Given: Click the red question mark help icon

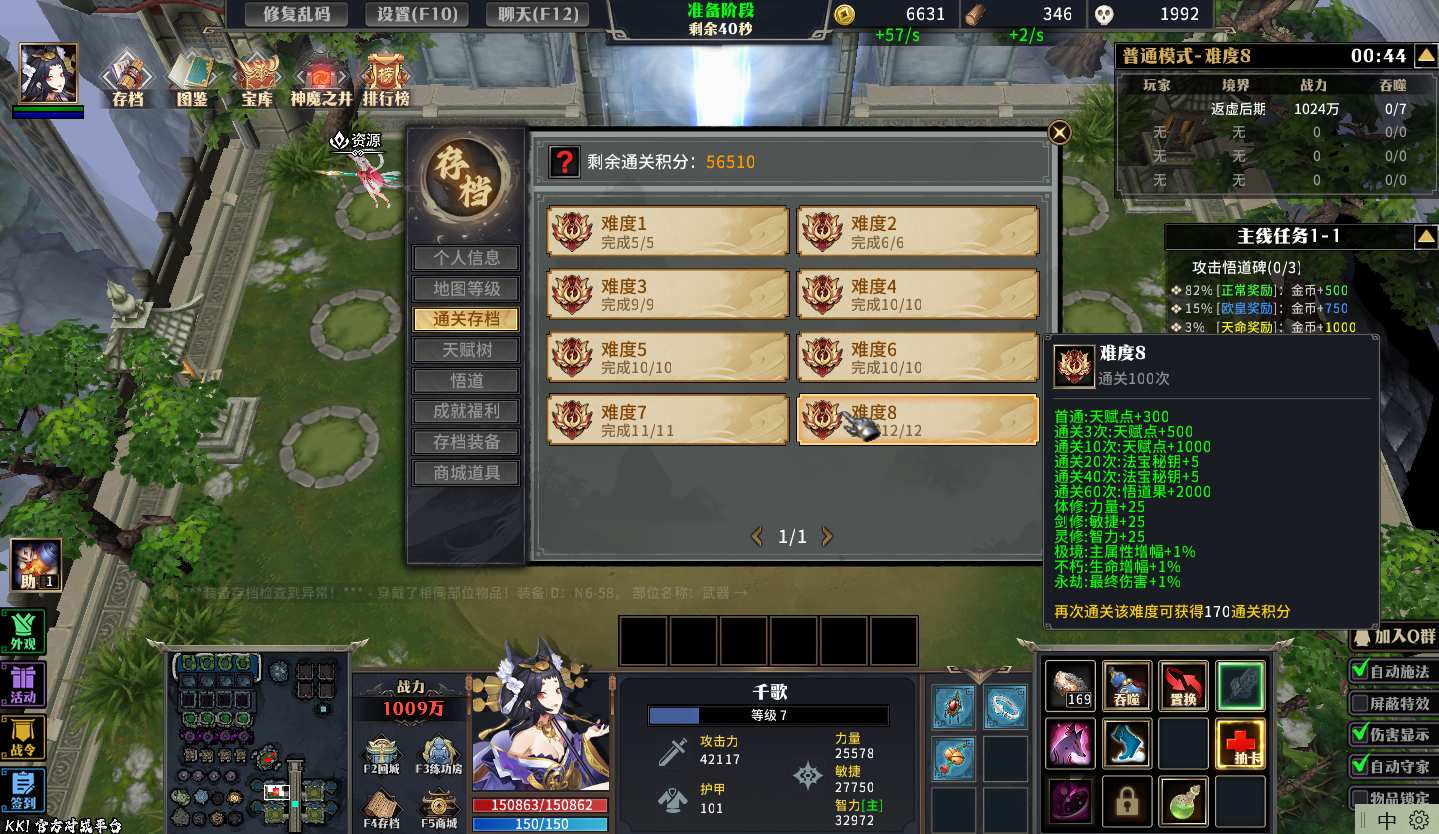Looking at the screenshot, I should point(565,162).
